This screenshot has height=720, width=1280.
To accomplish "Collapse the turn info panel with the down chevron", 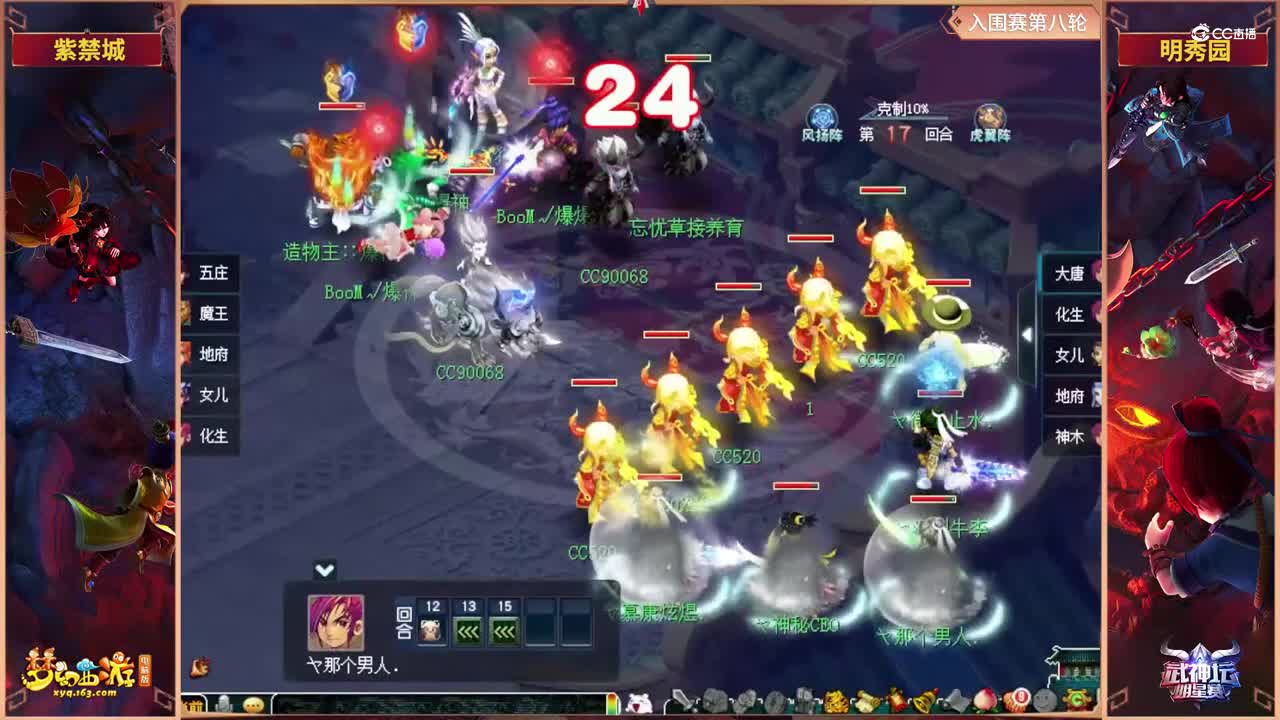I will 323,570.
